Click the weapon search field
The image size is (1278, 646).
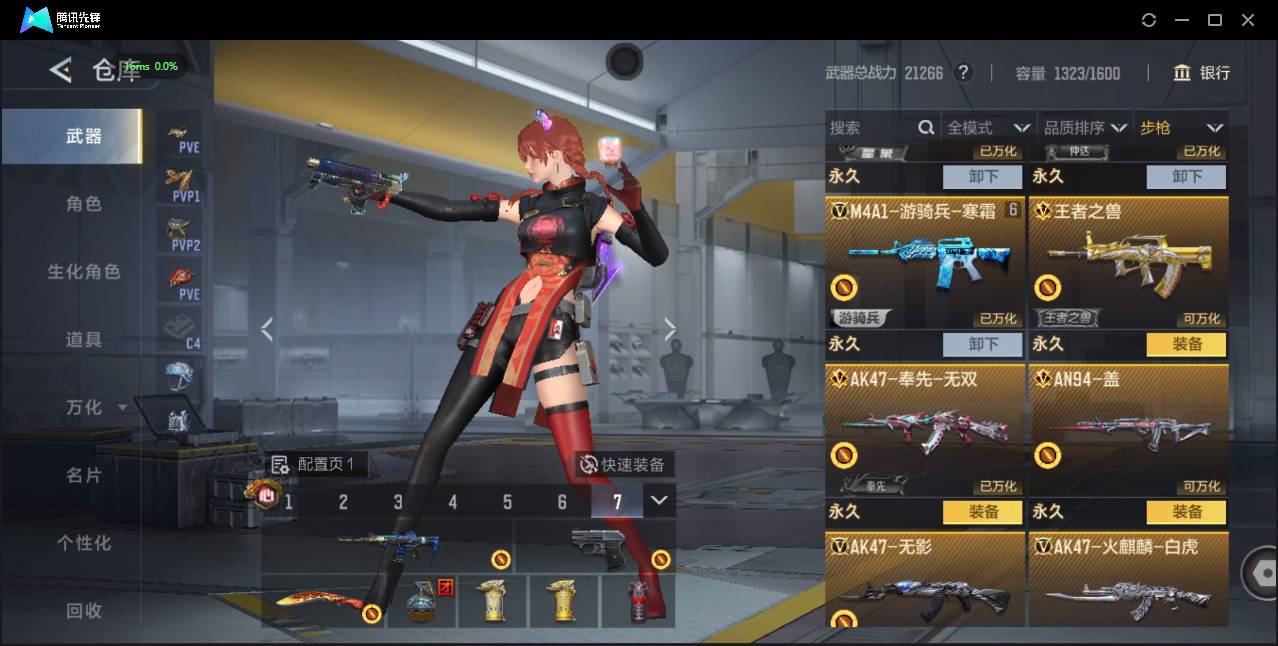[870, 128]
